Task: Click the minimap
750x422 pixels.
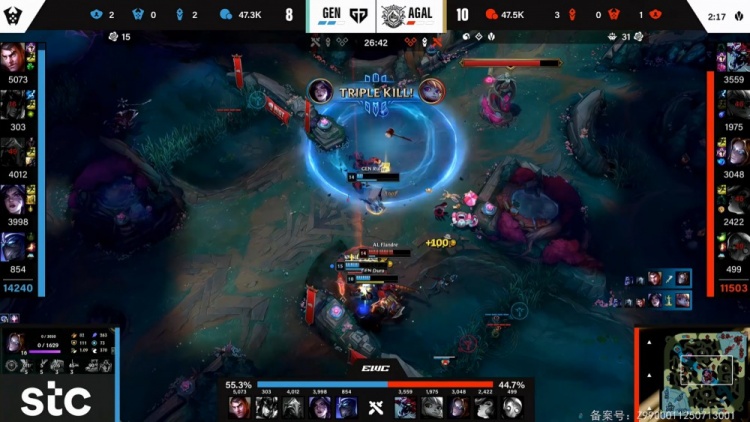Action: [692, 372]
